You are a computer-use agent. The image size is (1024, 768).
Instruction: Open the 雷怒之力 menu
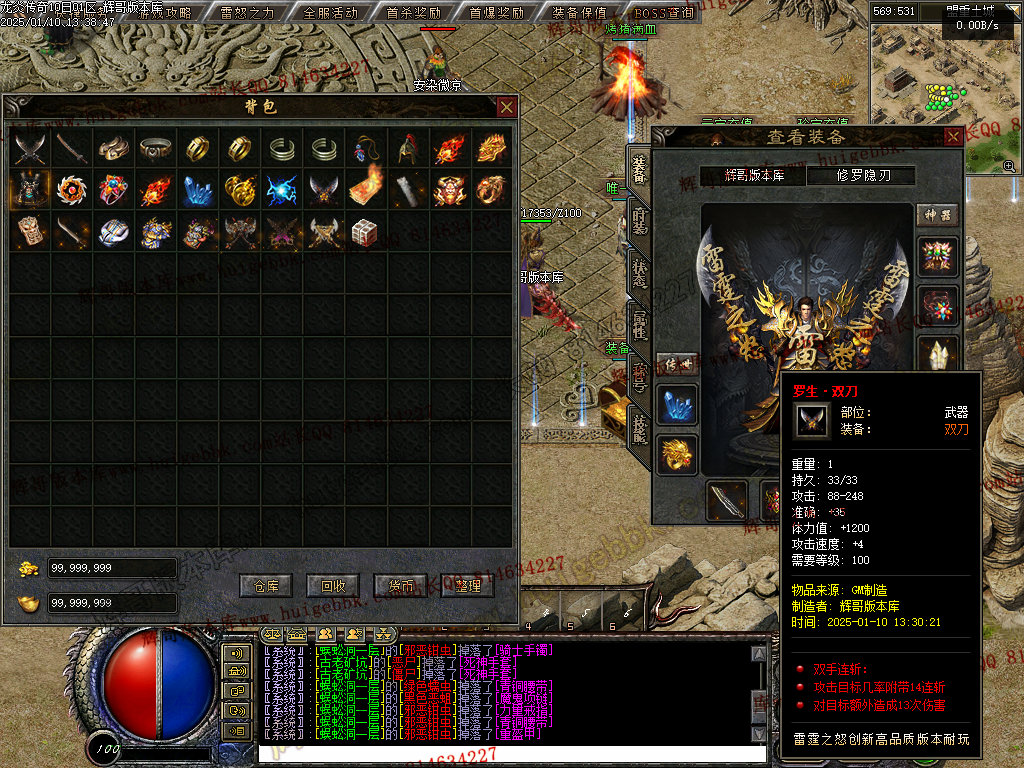click(x=246, y=12)
